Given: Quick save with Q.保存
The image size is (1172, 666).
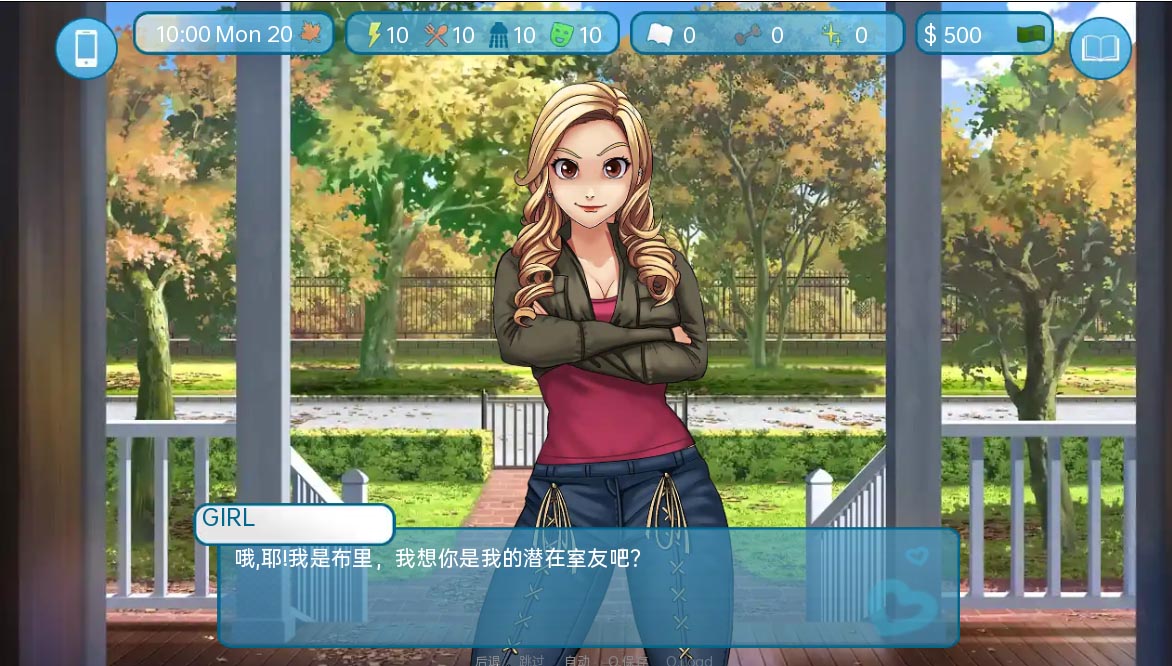Looking at the screenshot, I should 628,660.
